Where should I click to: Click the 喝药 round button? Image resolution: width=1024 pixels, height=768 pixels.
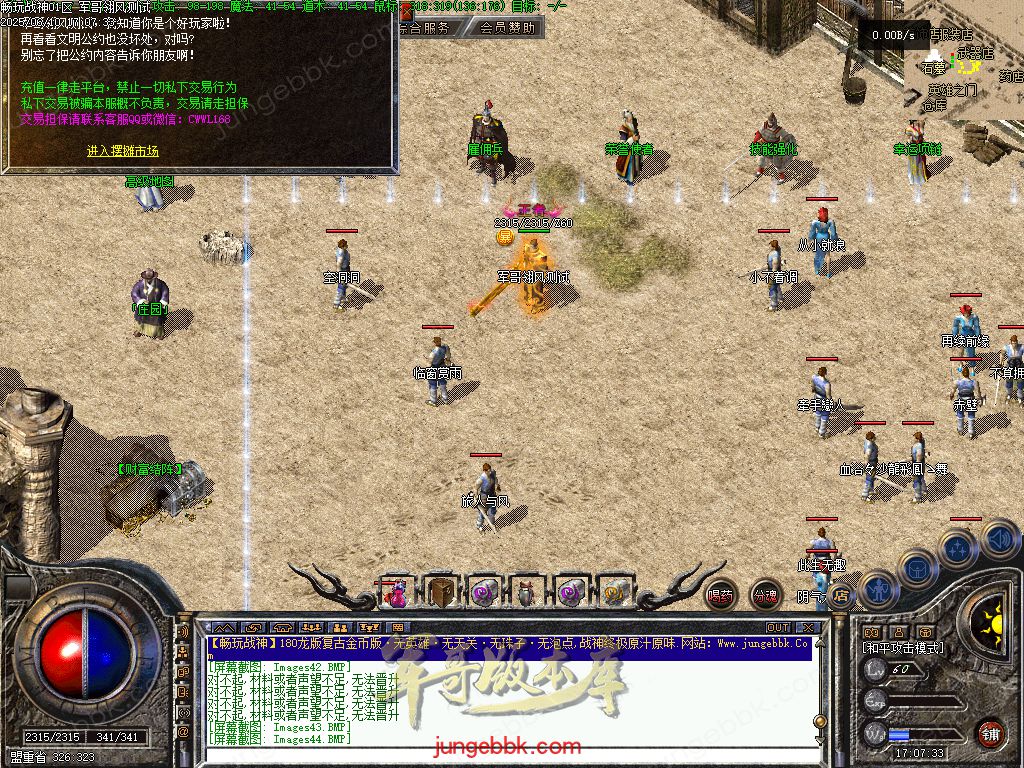pyautogui.click(x=720, y=596)
